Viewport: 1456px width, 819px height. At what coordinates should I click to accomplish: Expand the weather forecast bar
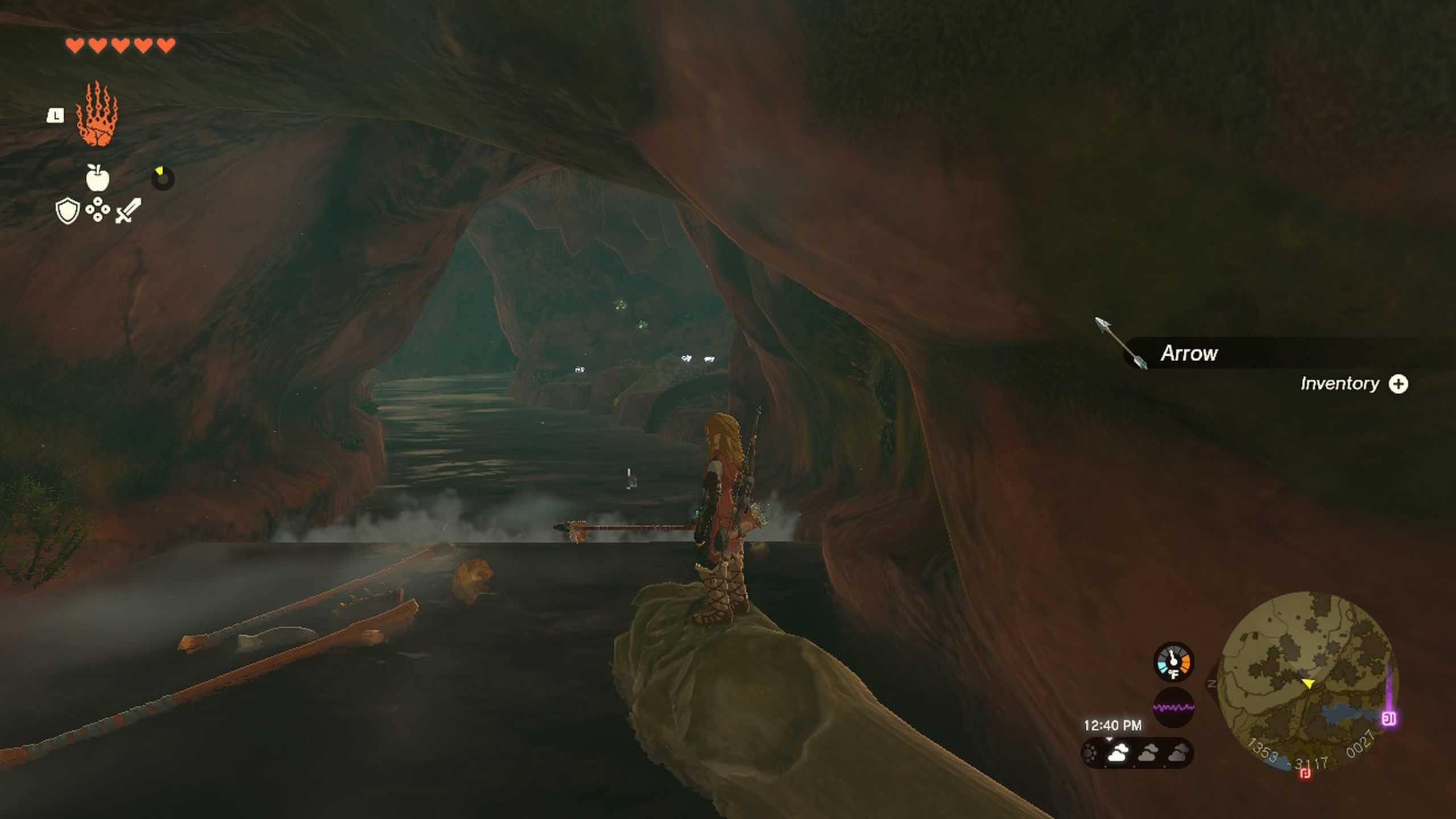tap(1109, 738)
